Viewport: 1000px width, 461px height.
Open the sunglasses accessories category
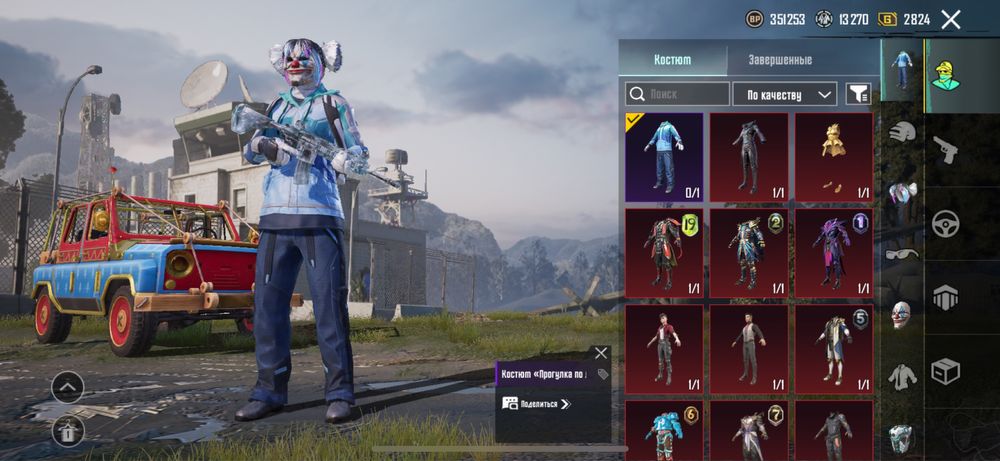902,254
